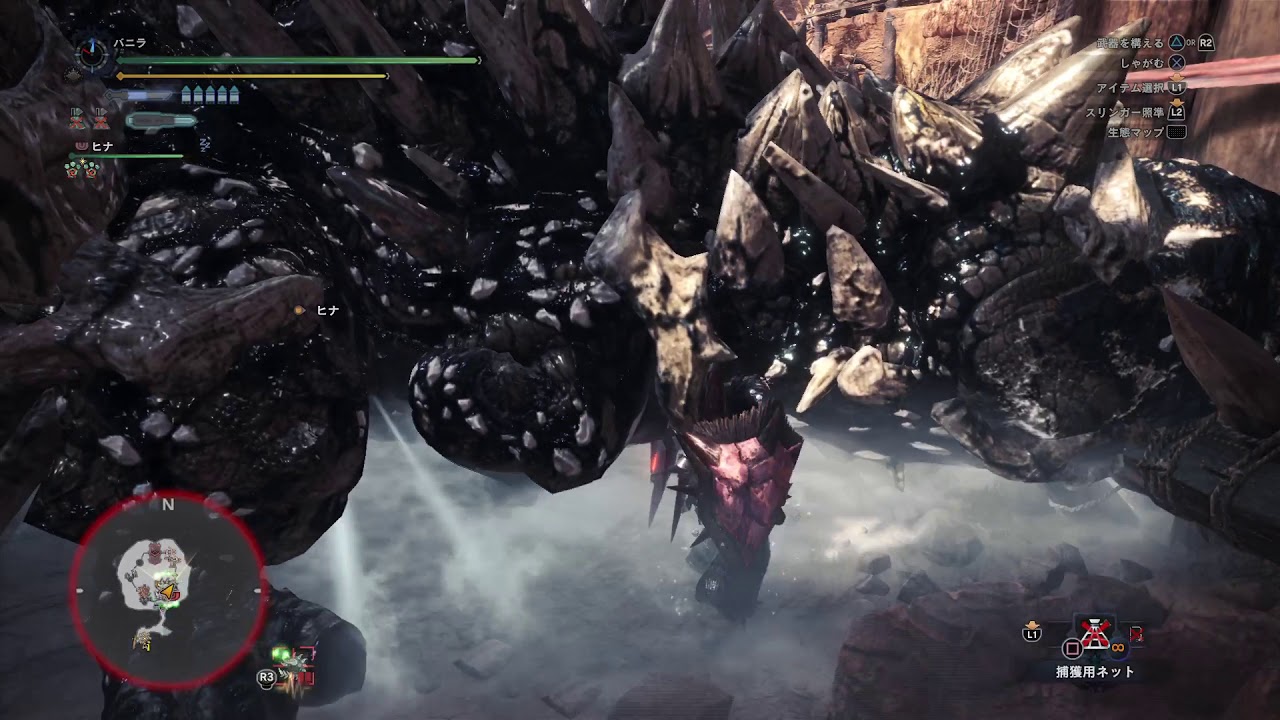Viewport: 1280px width, 720px height.
Task: Select the camp marker at minimap's bottom
Action: click(143, 641)
